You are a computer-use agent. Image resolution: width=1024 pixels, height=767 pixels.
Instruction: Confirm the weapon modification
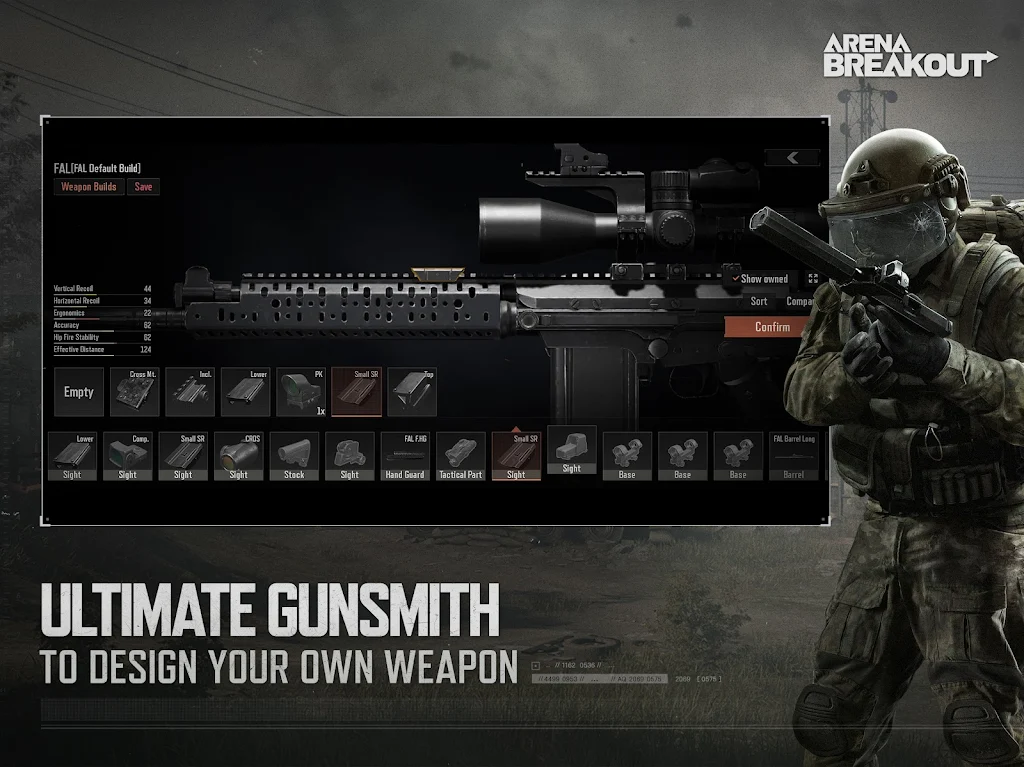pyautogui.click(x=771, y=327)
